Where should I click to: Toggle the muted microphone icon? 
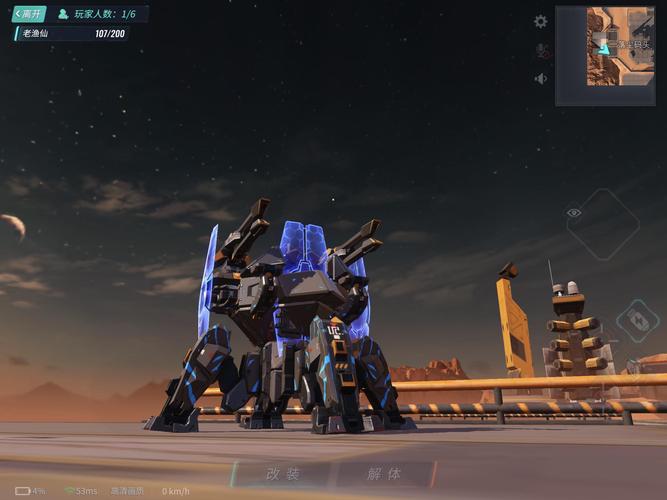point(541,50)
